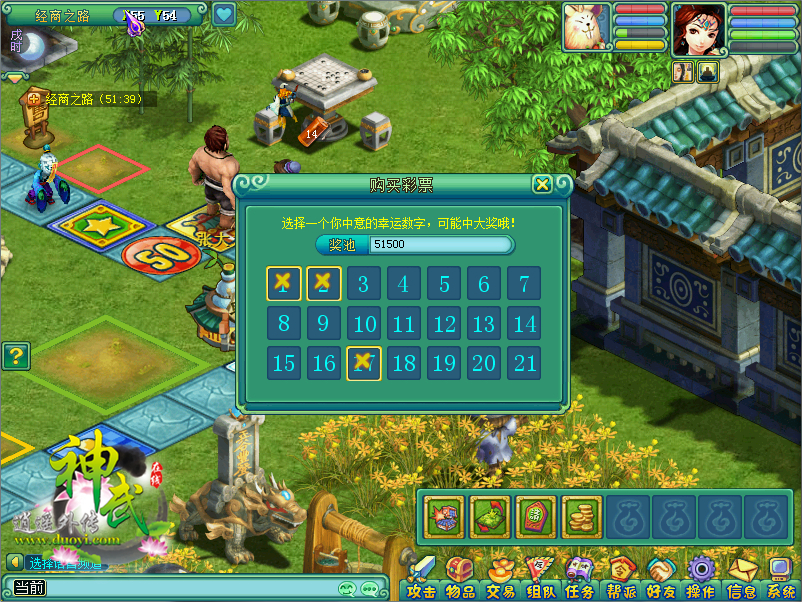Expand the 经商之路 quest tracker plus icon
Viewport: 802px width, 602px height.
(x=35, y=99)
